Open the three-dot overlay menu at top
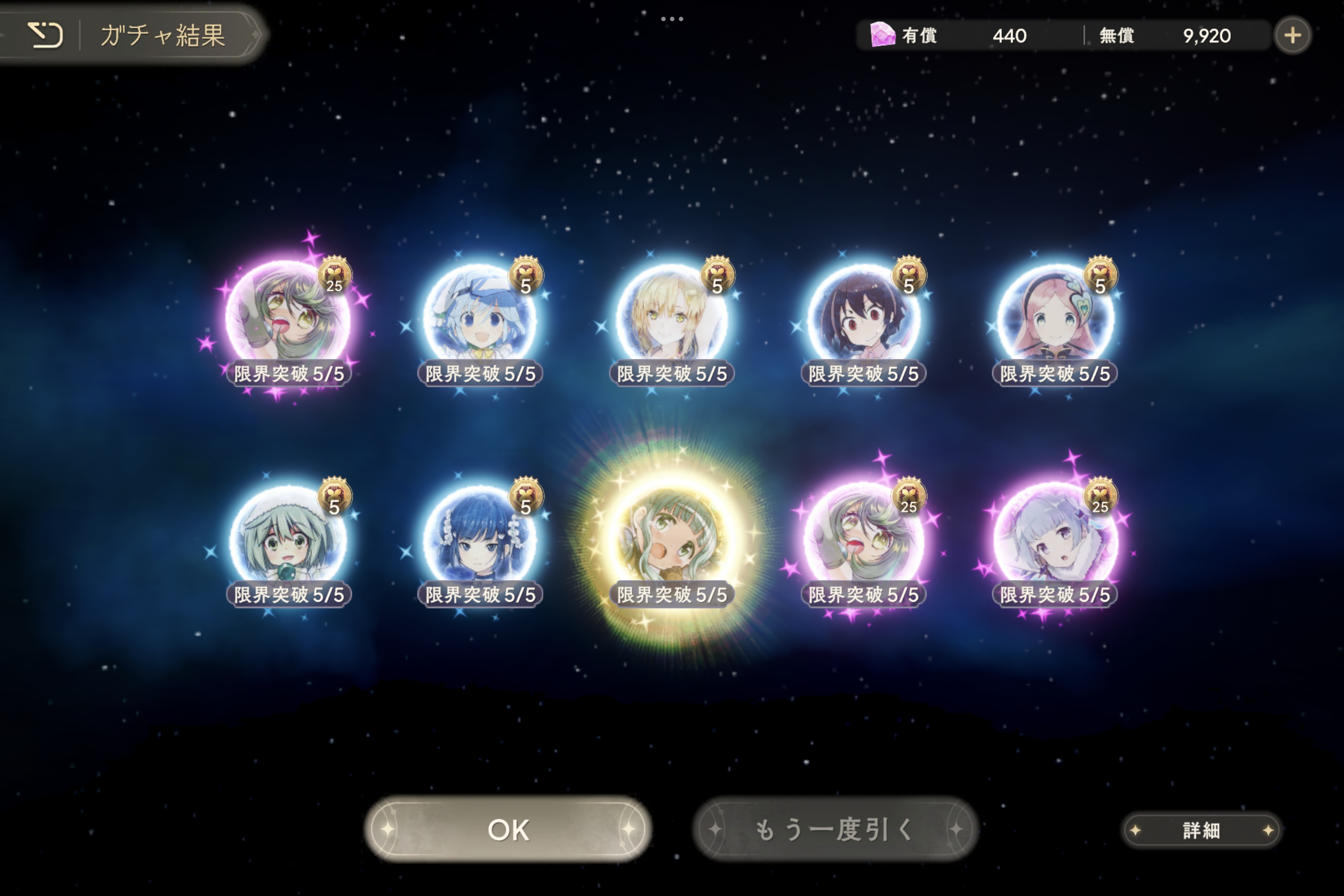Screen dimensions: 1344x896 click(672, 19)
